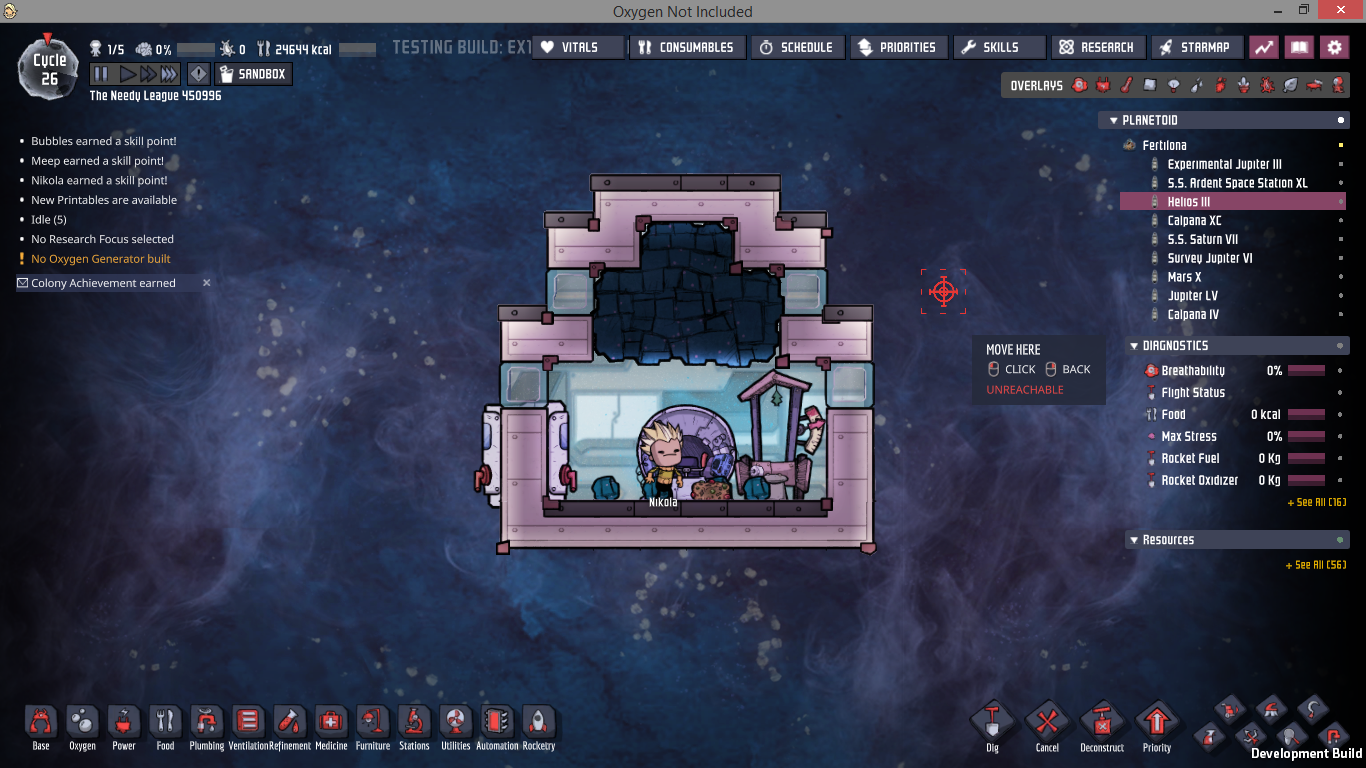
Task: Open the Research screen
Action: [1098, 47]
